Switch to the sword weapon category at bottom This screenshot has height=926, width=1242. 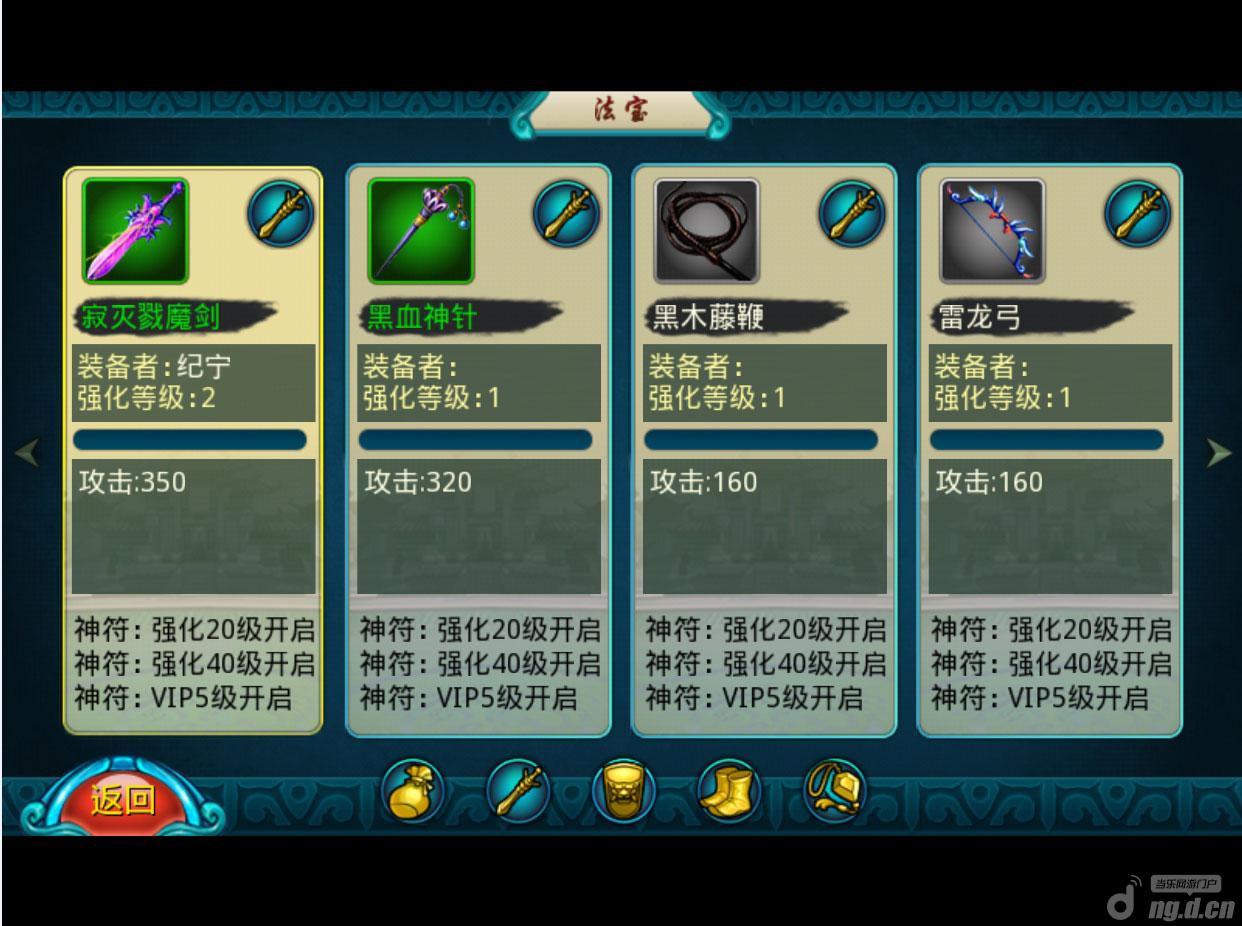point(518,791)
